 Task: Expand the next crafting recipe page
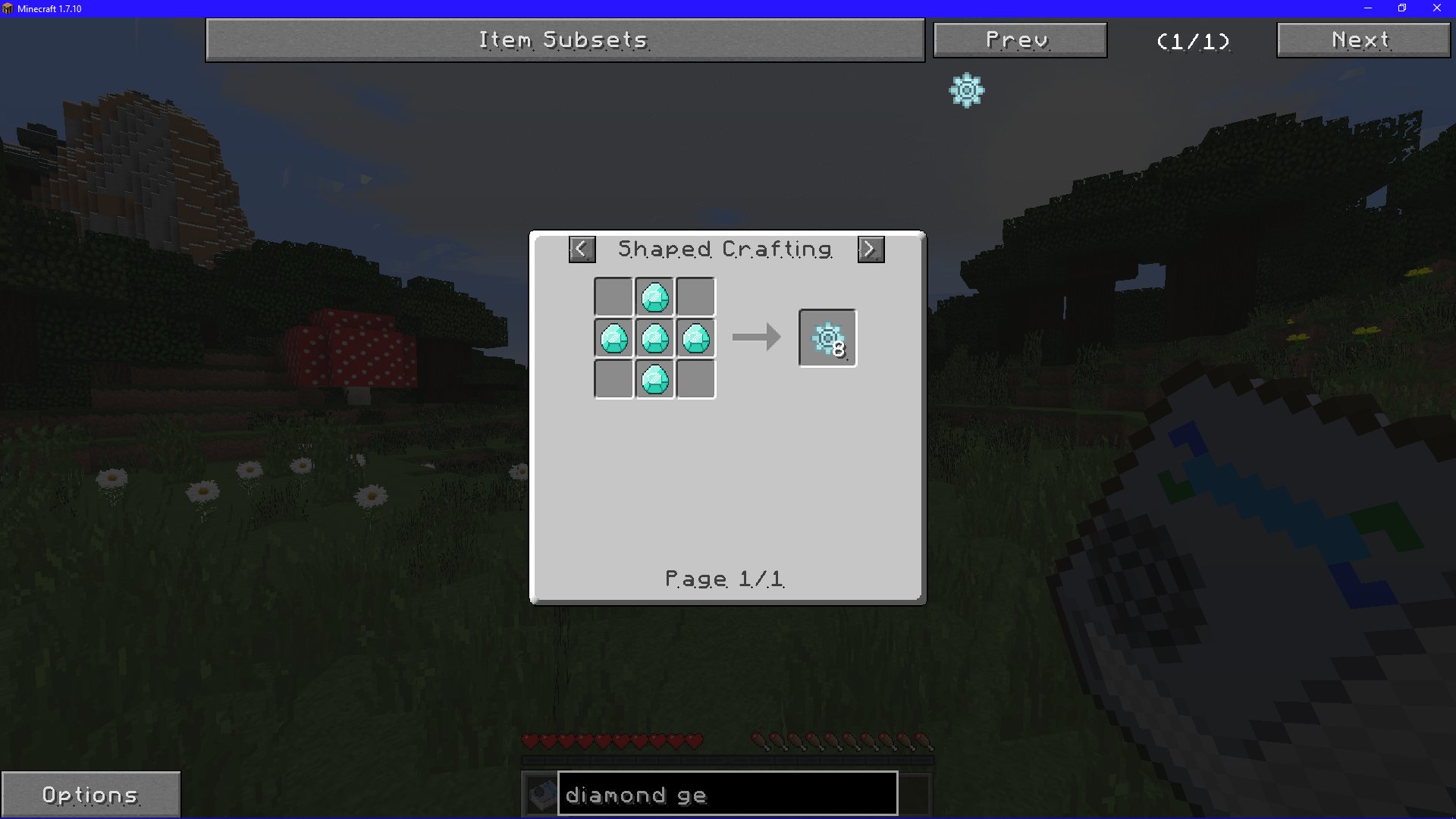coord(869,249)
